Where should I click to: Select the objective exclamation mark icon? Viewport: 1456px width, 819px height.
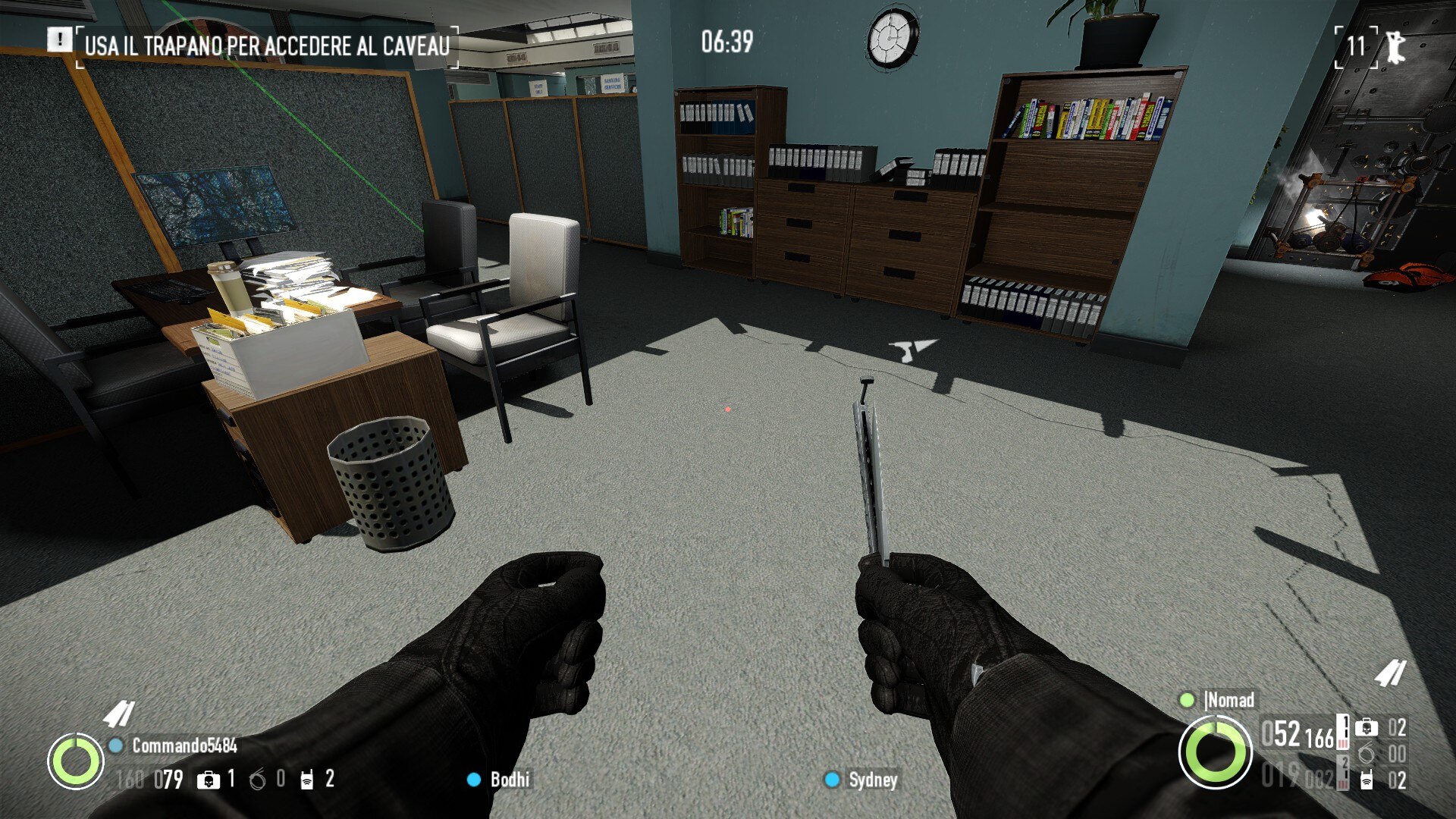(x=58, y=39)
